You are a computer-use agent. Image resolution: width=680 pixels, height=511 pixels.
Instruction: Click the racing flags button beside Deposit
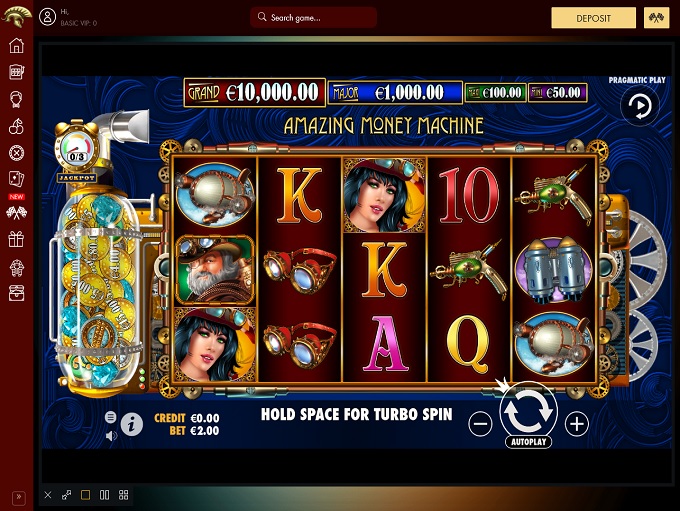[x=656, y=18]
